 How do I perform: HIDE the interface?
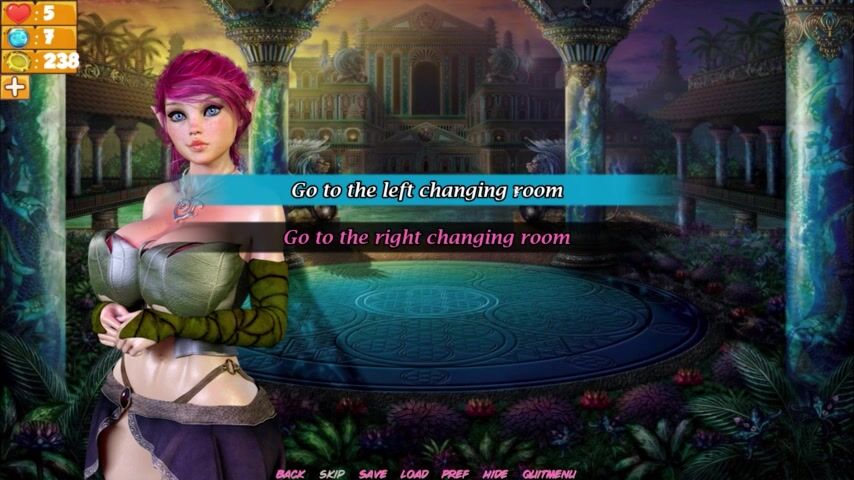tap(495, 473)
